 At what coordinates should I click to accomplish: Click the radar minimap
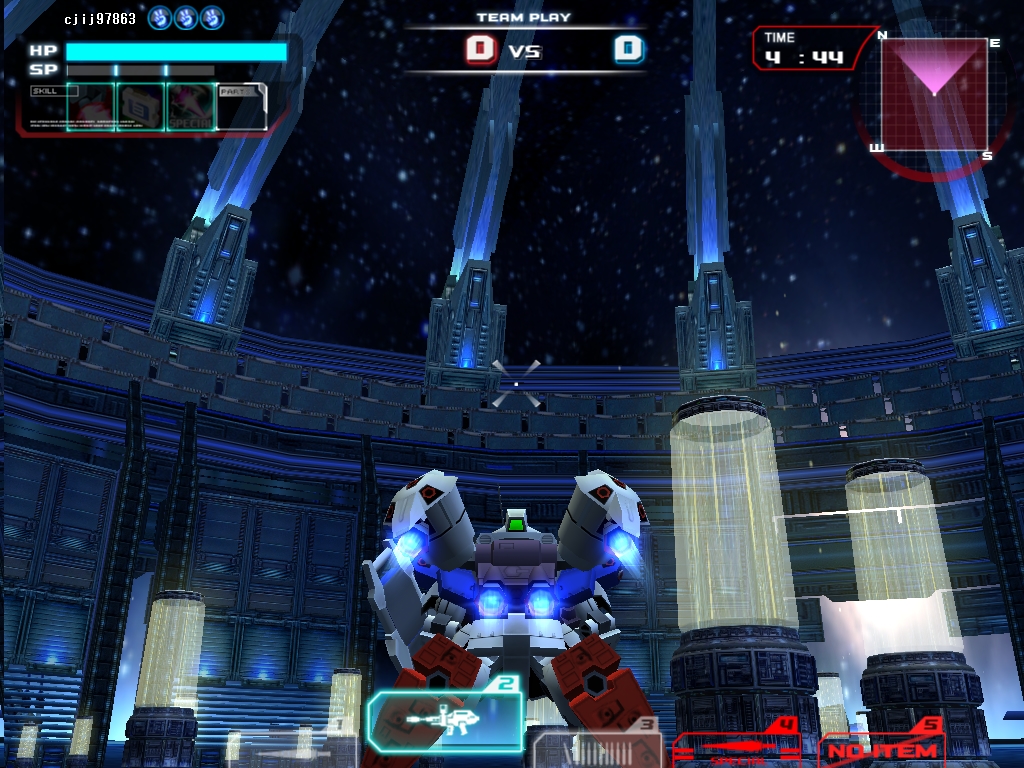[x=934, y=95]
